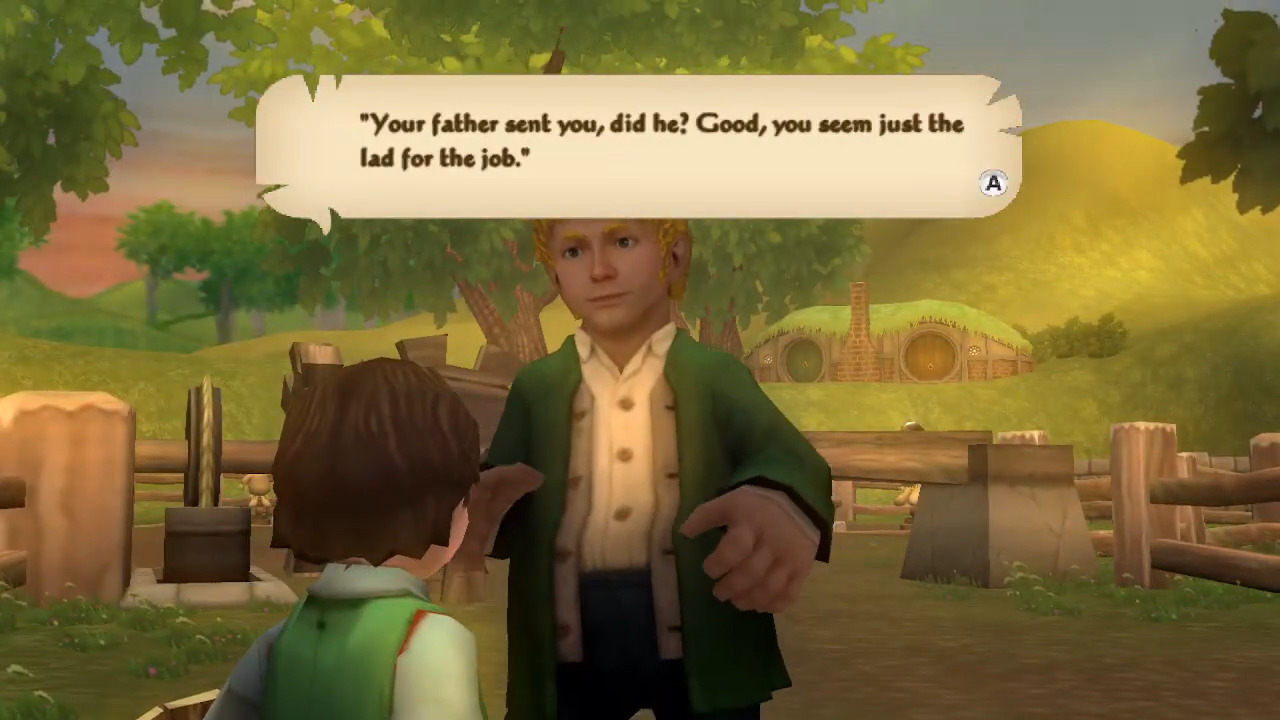Image resolution: width=1280 pixels, height=720 pixels.
Task: Click the round window of the hobbit house
Action: [x=768, y=359]
